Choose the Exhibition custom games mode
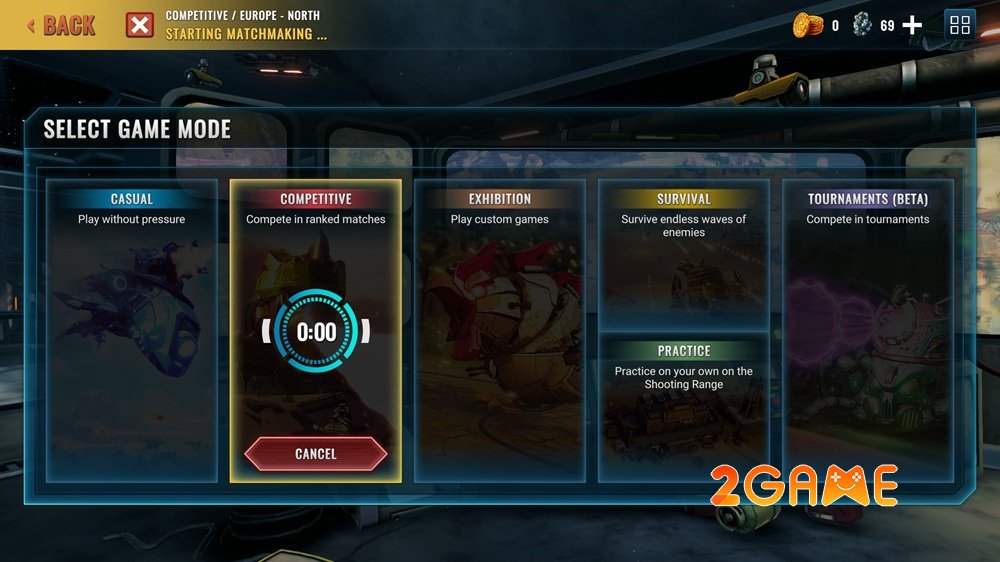1000x562 pixels. [500, 330]
